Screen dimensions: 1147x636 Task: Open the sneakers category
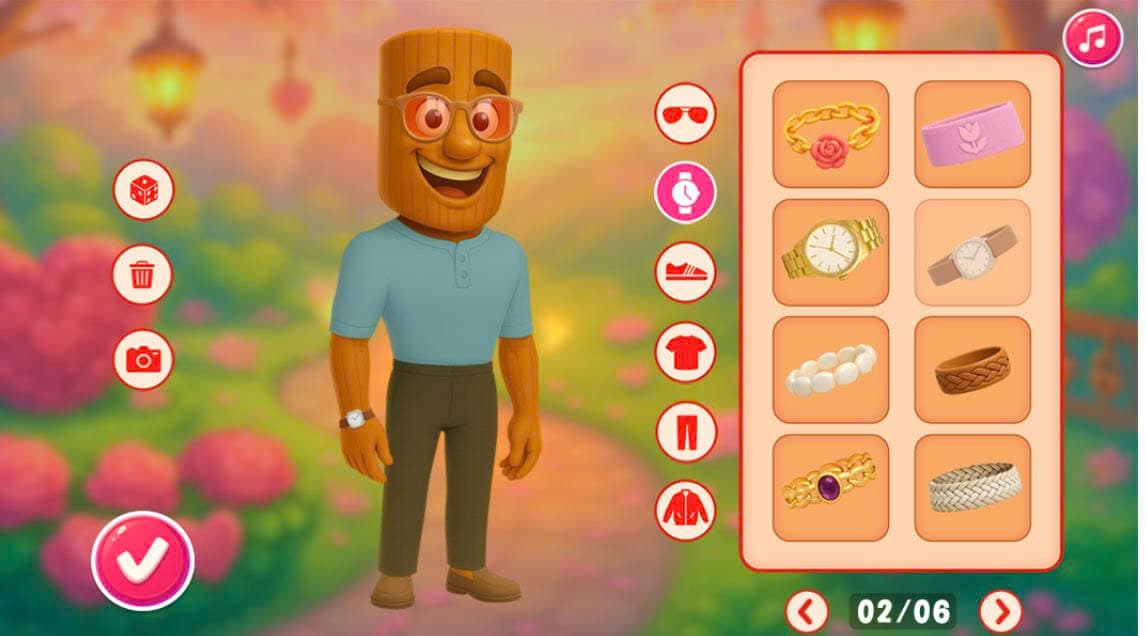(x=685, y=271)
